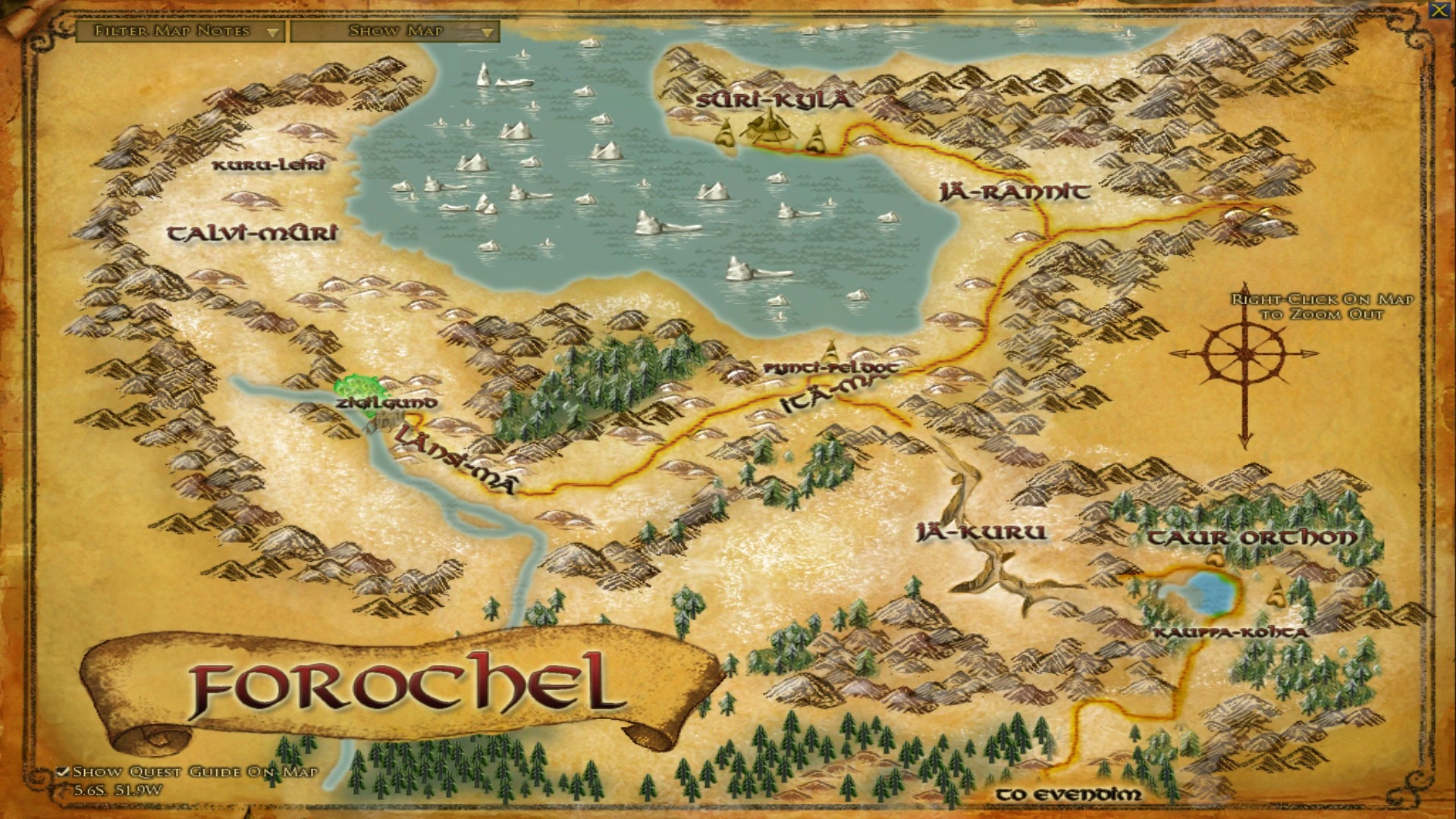Open the Show Map dropdown

point(394,32)
